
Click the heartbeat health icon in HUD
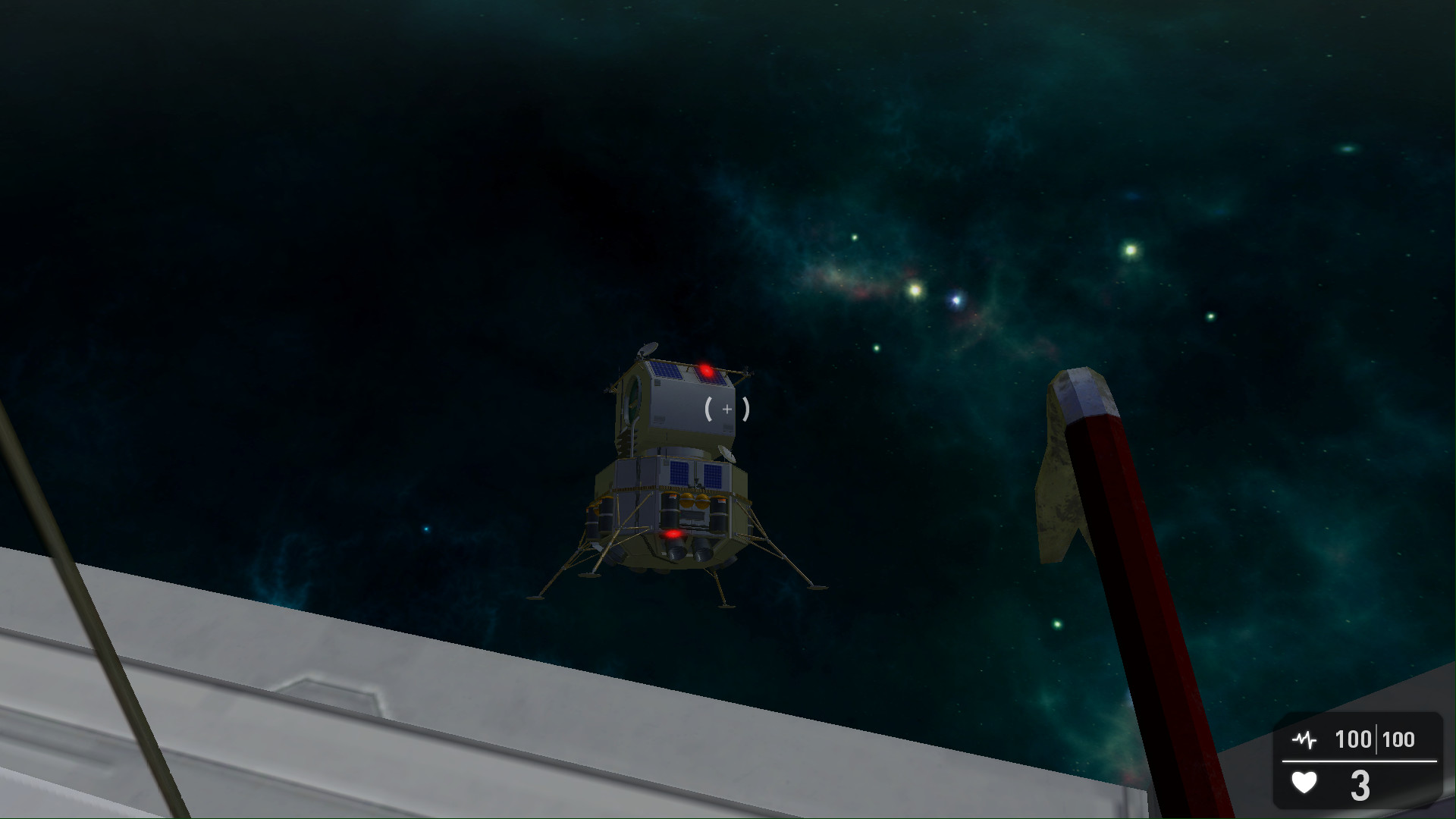pos(1305,738)
